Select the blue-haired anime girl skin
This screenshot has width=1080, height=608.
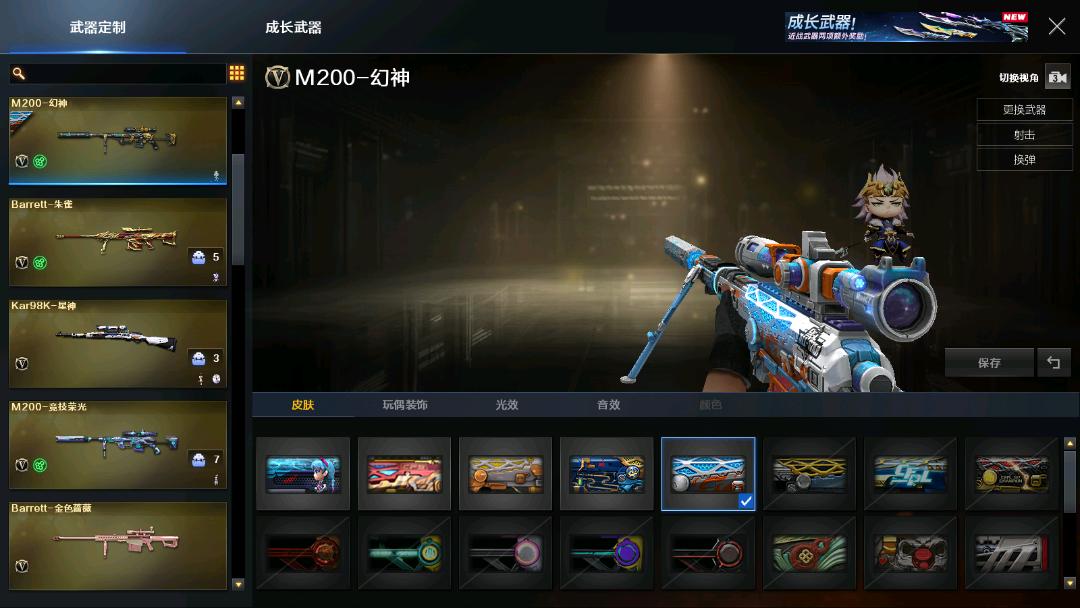tap(303, 474)
